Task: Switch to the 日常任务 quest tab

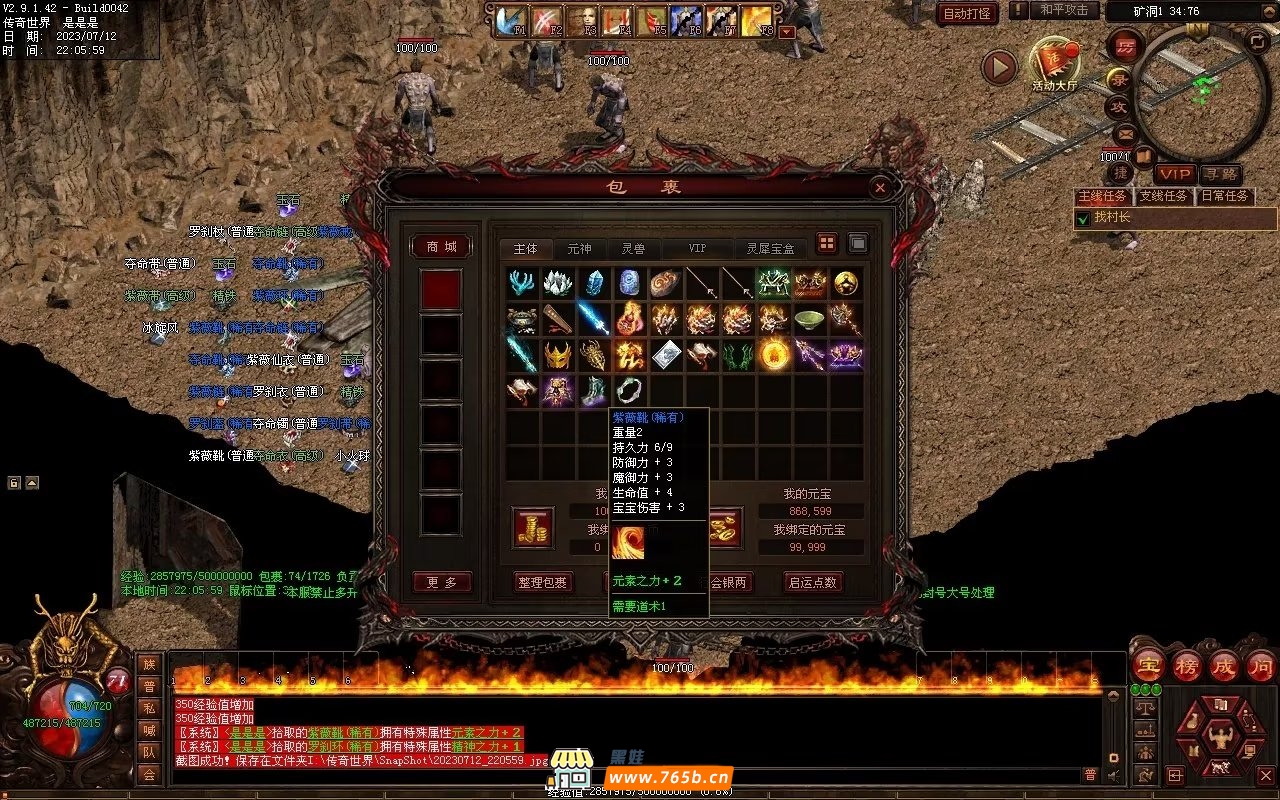Action: 1224,196
